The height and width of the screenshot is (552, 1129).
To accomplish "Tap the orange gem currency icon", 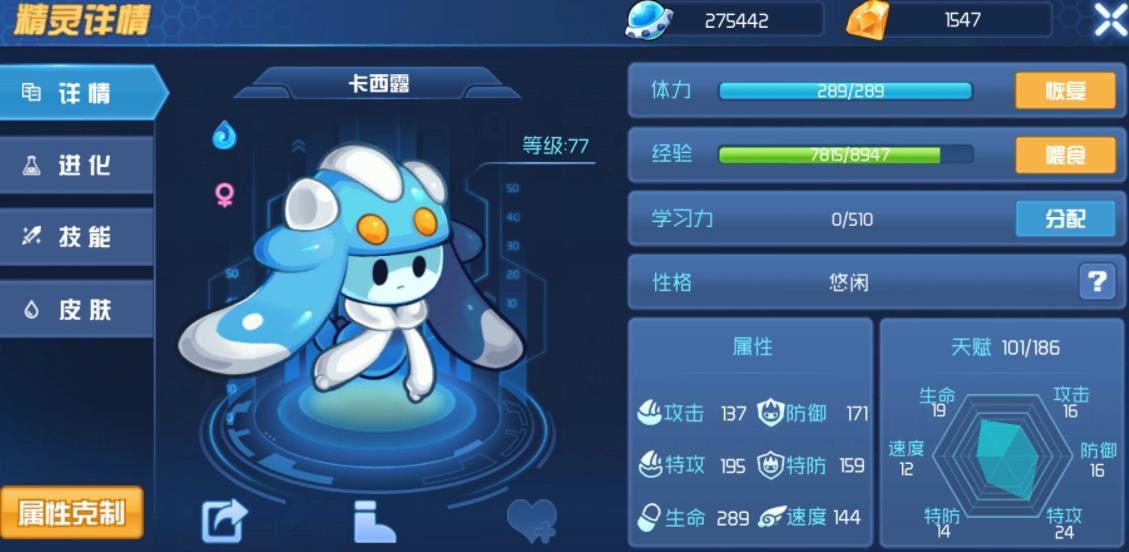I will click(867, 20).
